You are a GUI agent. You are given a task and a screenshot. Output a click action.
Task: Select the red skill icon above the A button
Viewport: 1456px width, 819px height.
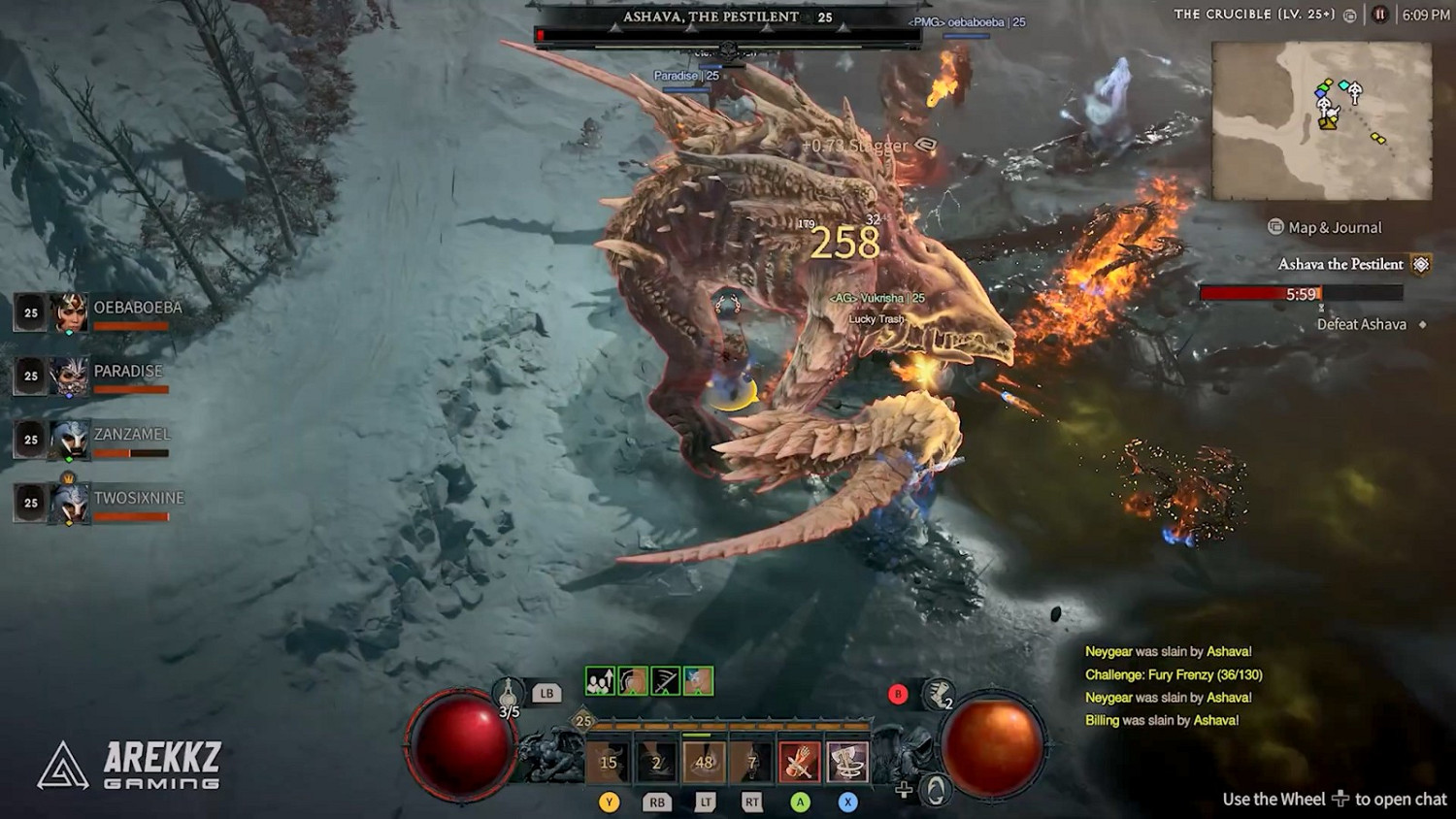click(x=799, y=761)
